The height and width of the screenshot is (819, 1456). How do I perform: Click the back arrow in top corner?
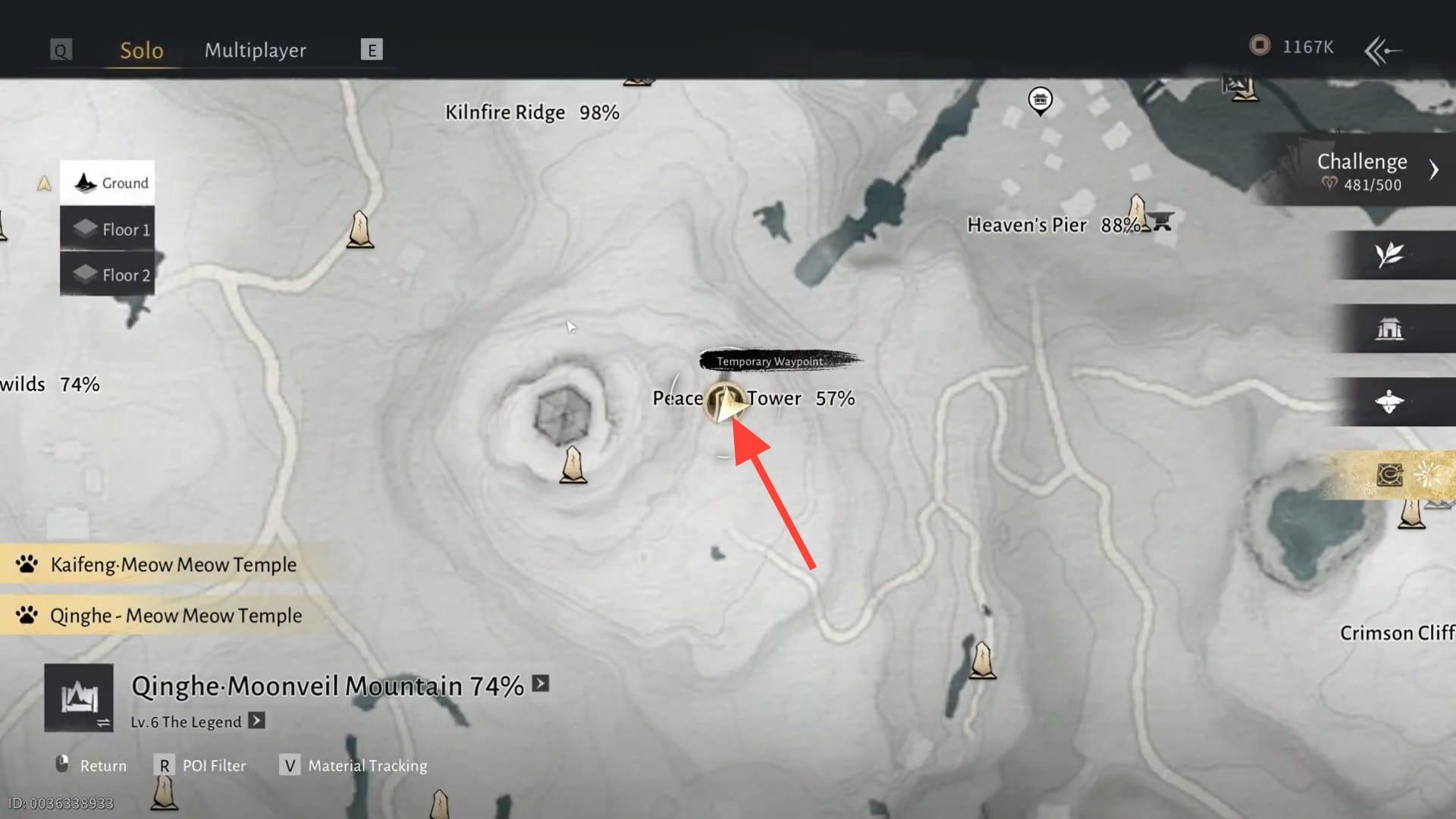[x=1382, y=51]
